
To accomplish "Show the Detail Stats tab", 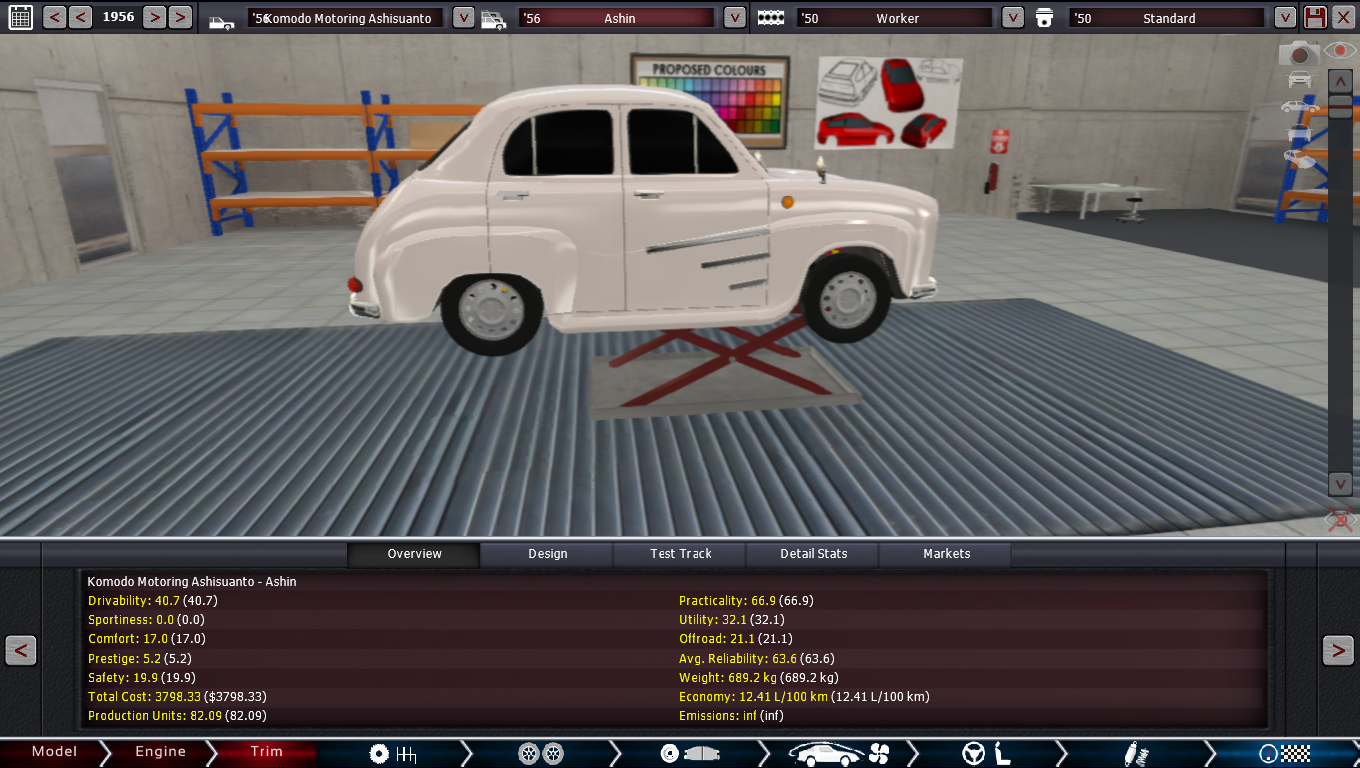I will (x=813, y=554).
